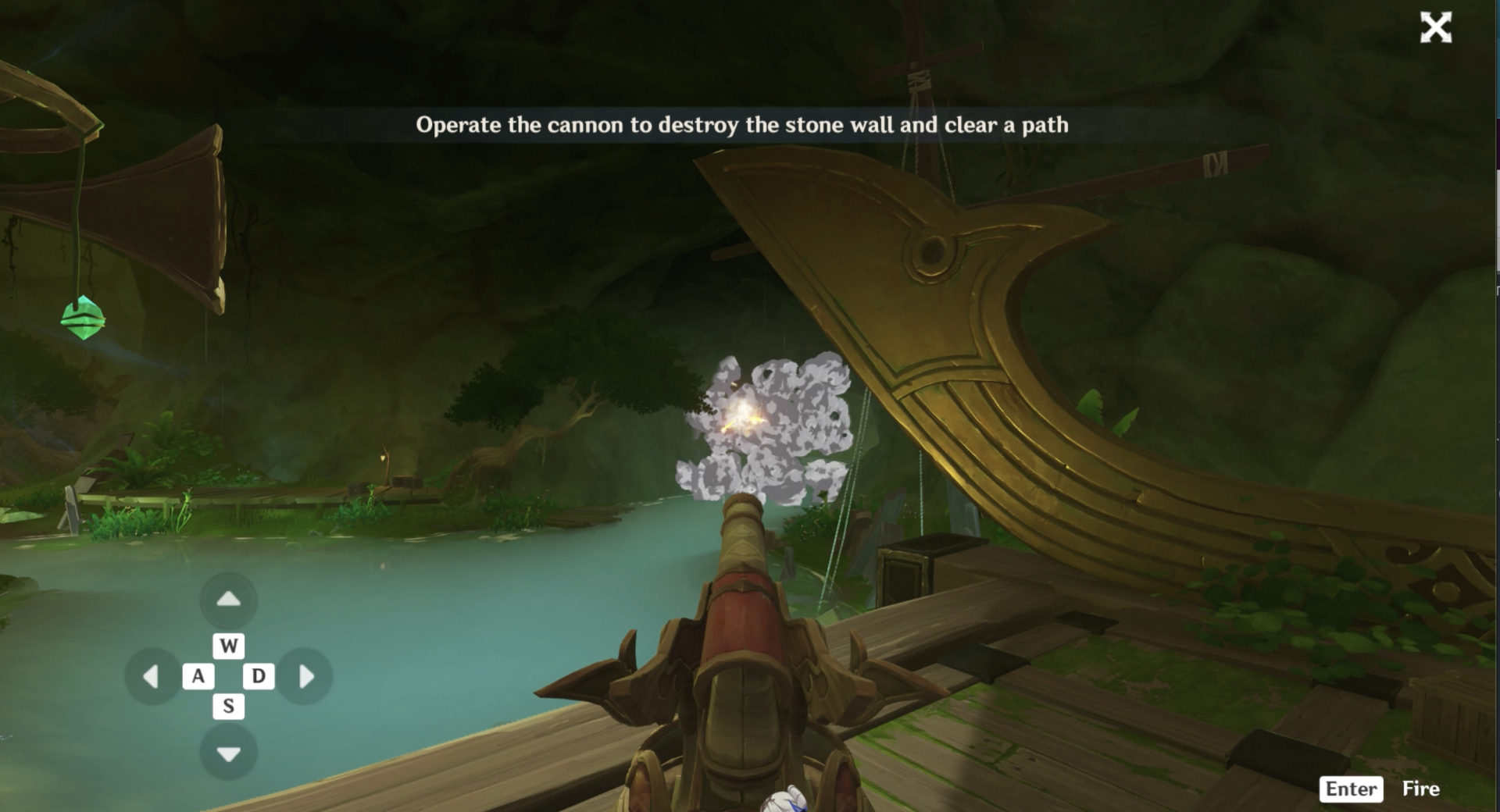
Task: Select the A key on the directional pad
Action: (x=198, y=675)
